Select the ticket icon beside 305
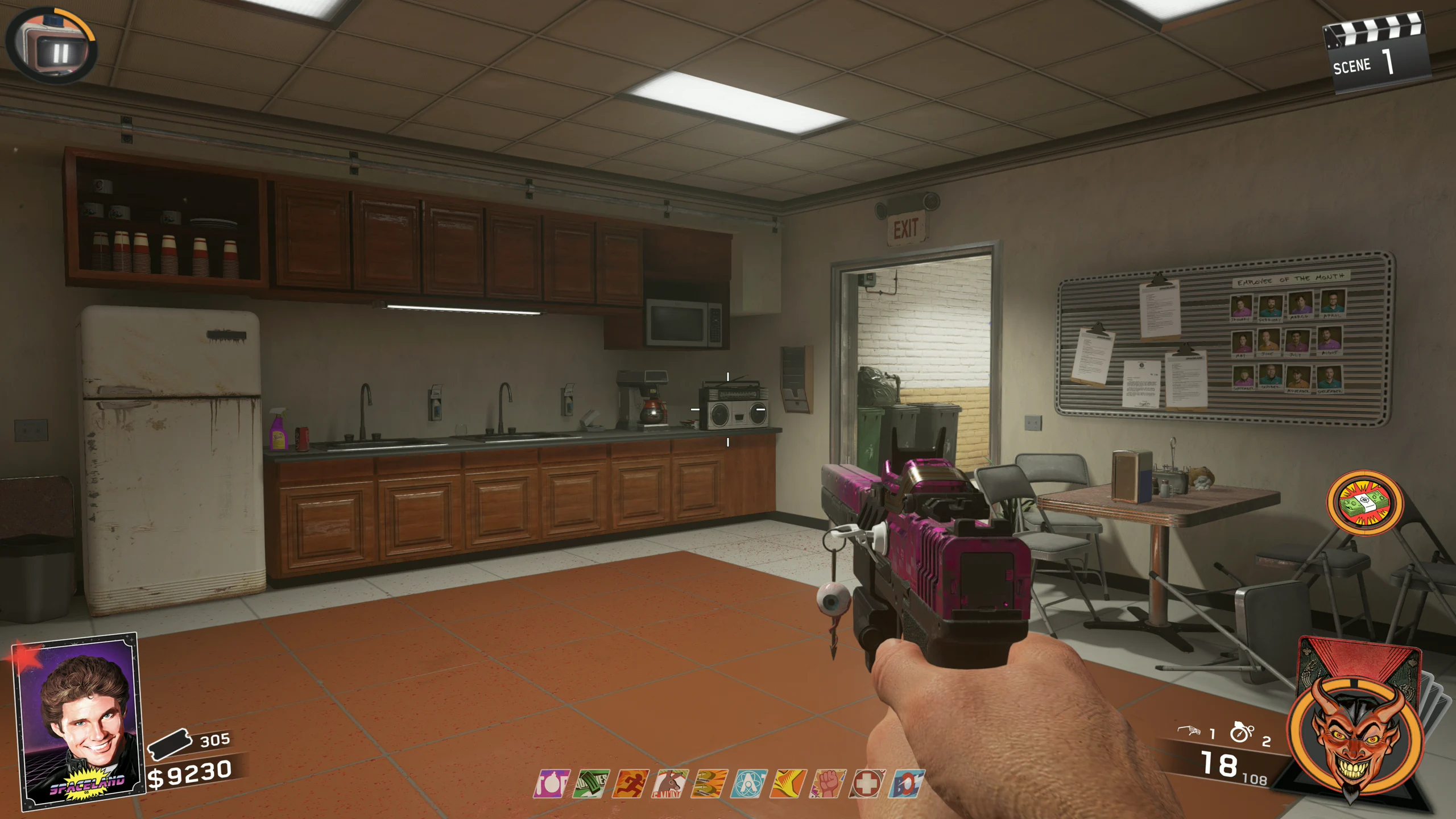This screenshot has height=819, width=1456. [169, 743]
